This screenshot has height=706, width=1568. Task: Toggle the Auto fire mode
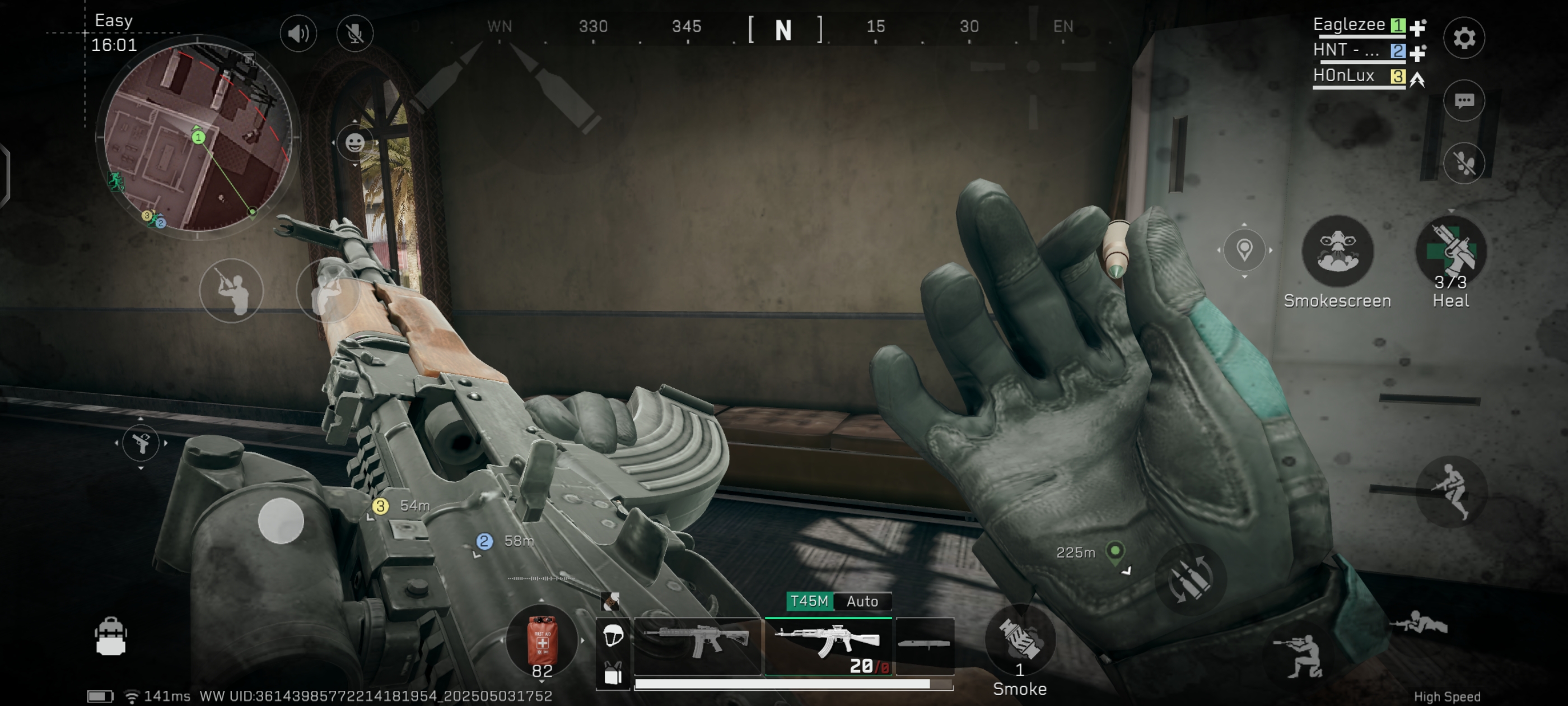(x=862, y=601)
